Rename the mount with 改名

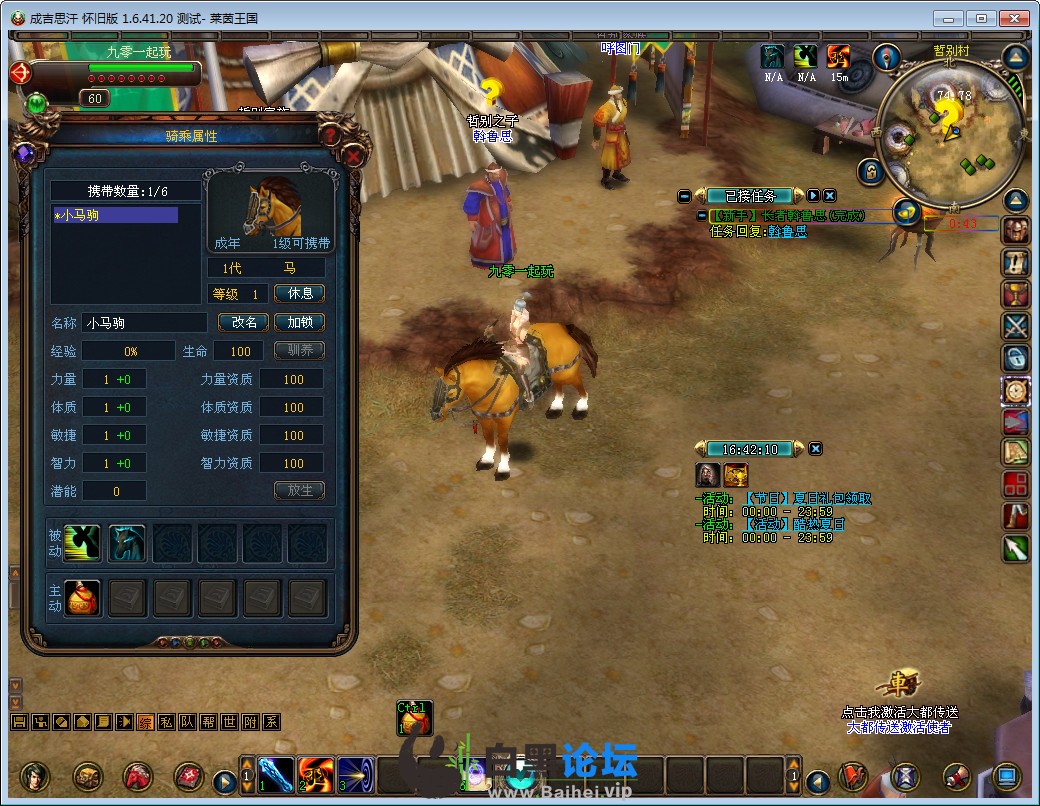pyautogui.click(x=244, y=322)
